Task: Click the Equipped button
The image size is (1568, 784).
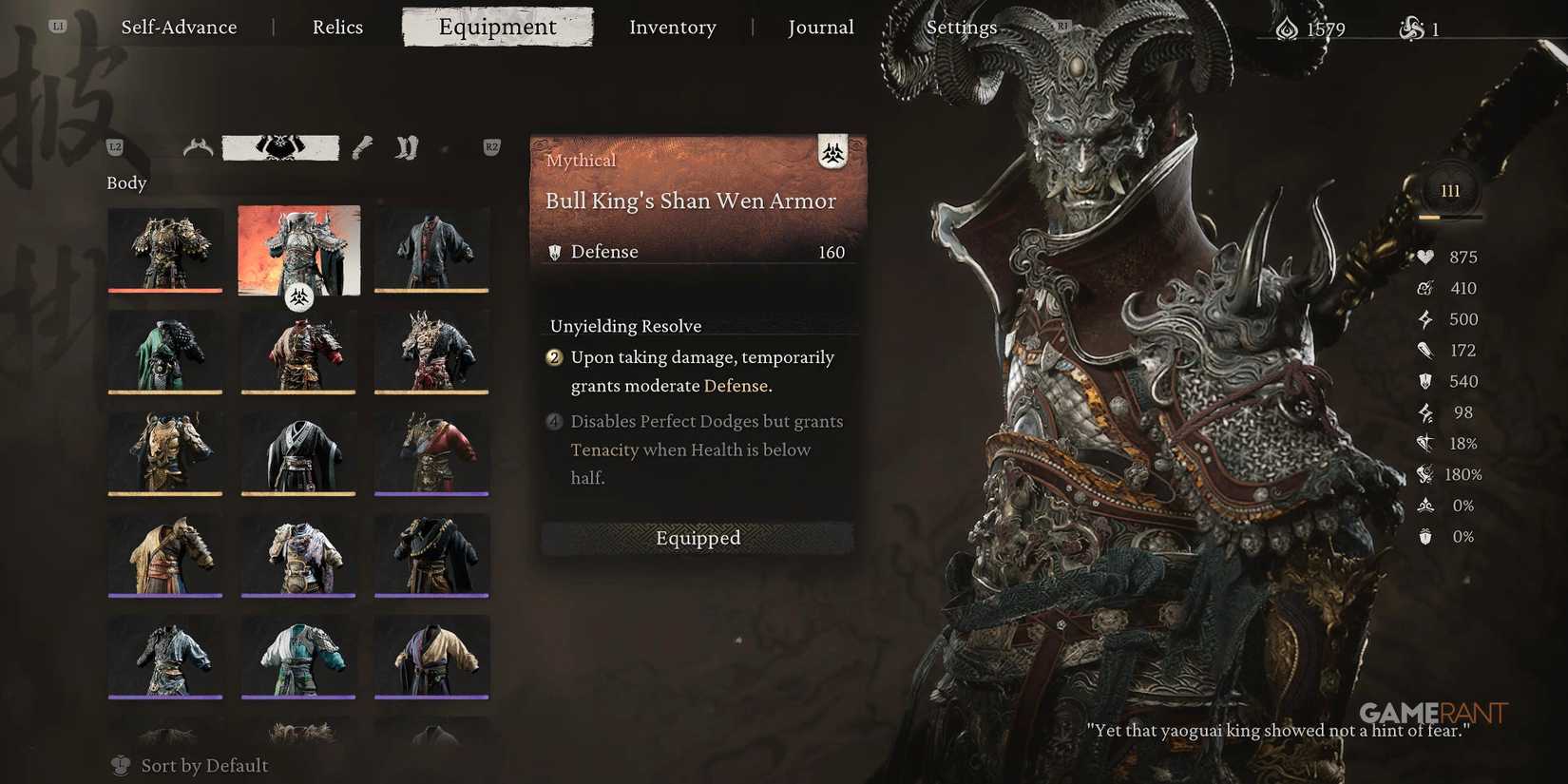Action: click(x=698, y=538)
